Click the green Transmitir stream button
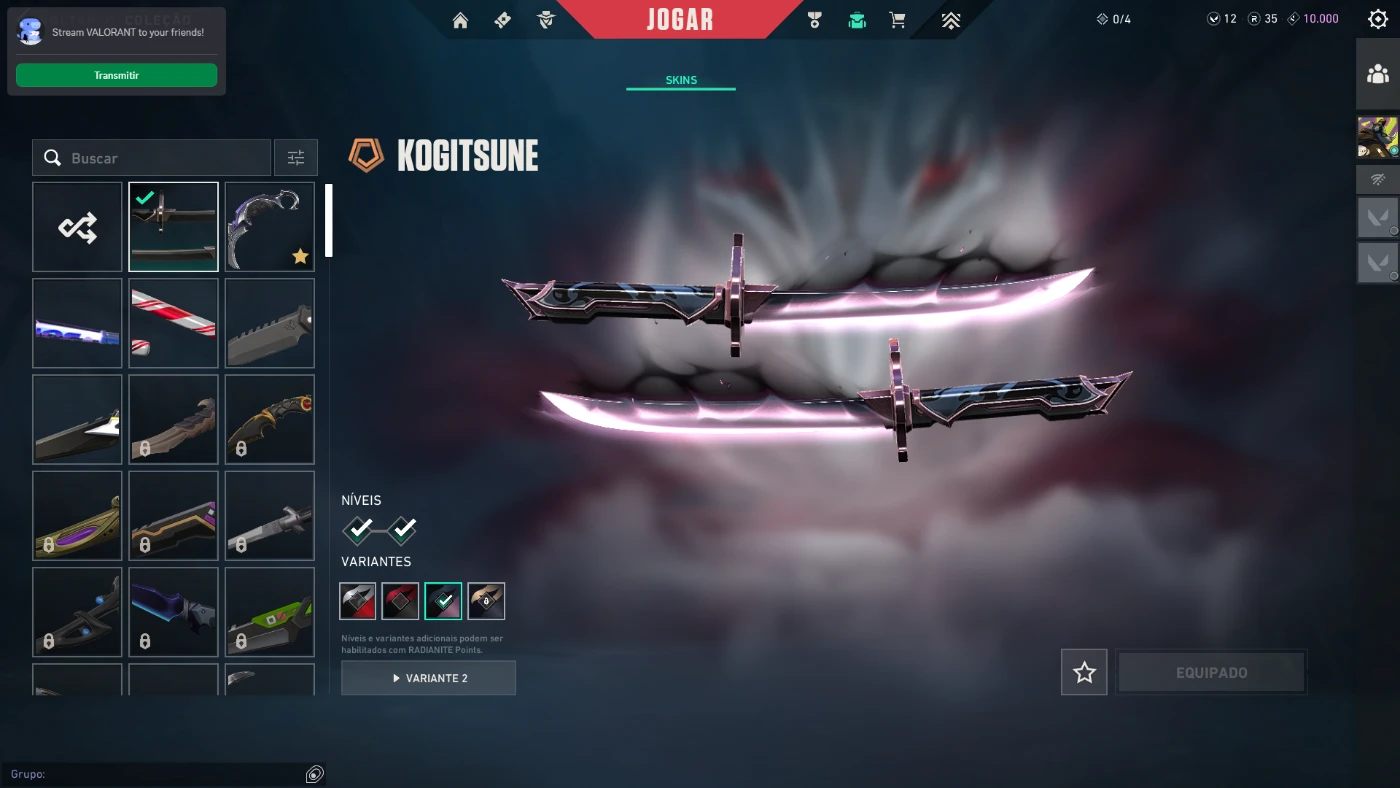 (x=116, y=75)
